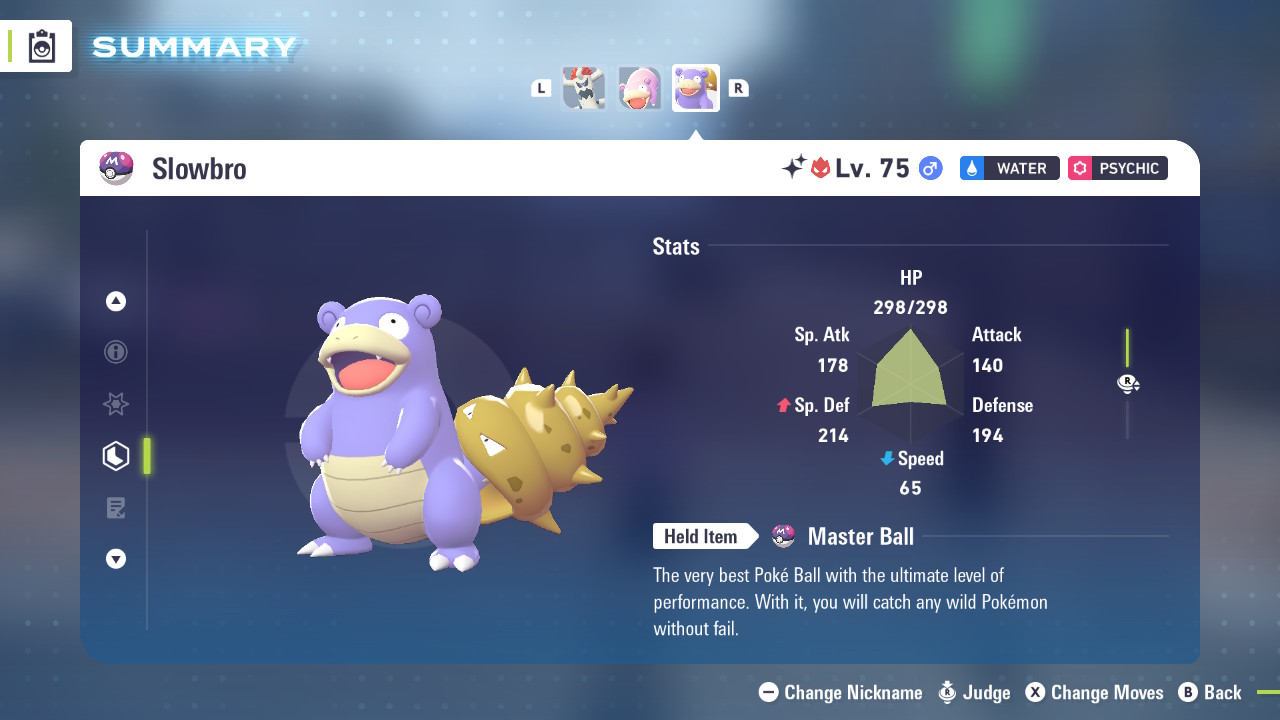This screenshot has height=720, width=1280.
Task: Select the hexagon stats tab
Action: (x=116, y=456)
